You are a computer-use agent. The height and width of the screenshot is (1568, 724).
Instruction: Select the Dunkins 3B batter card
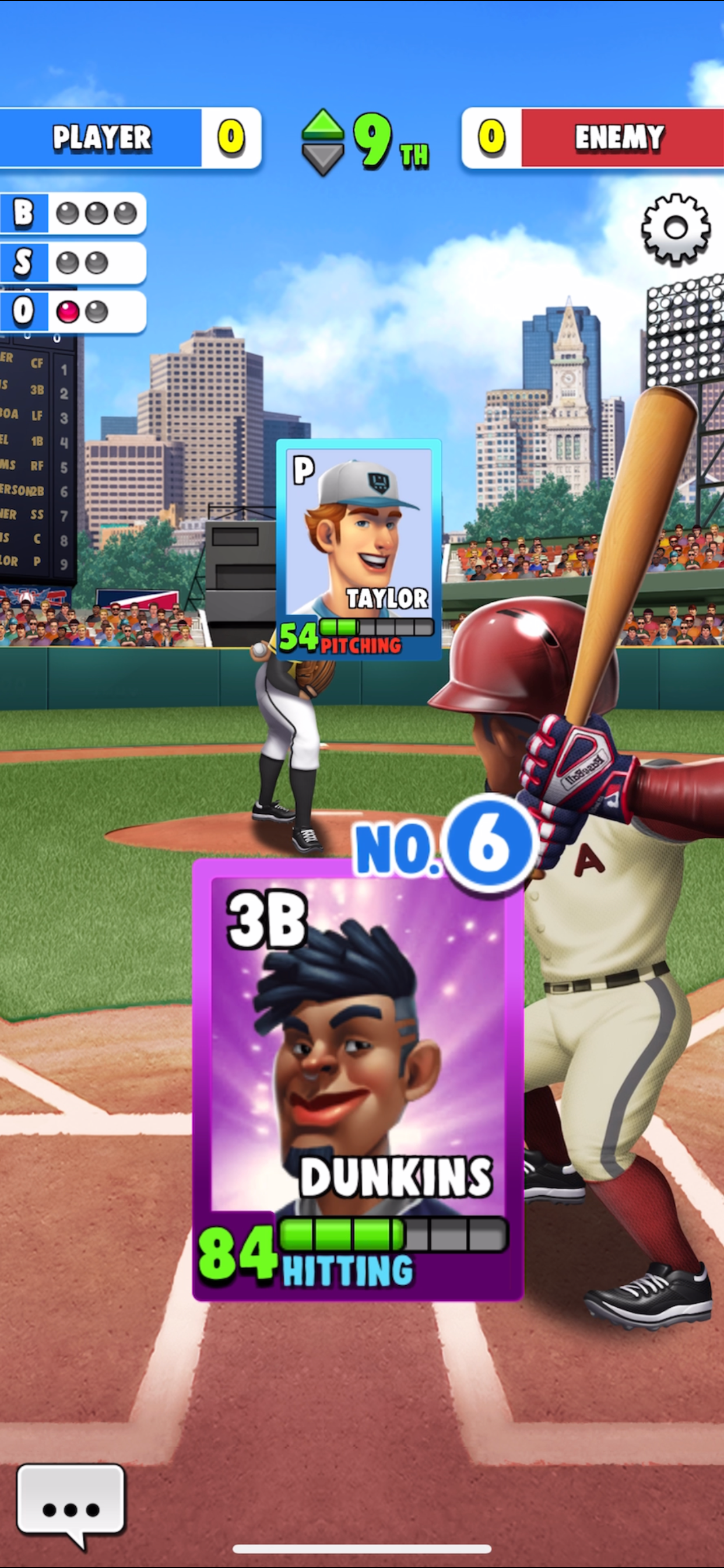[x=358, y=1080]
